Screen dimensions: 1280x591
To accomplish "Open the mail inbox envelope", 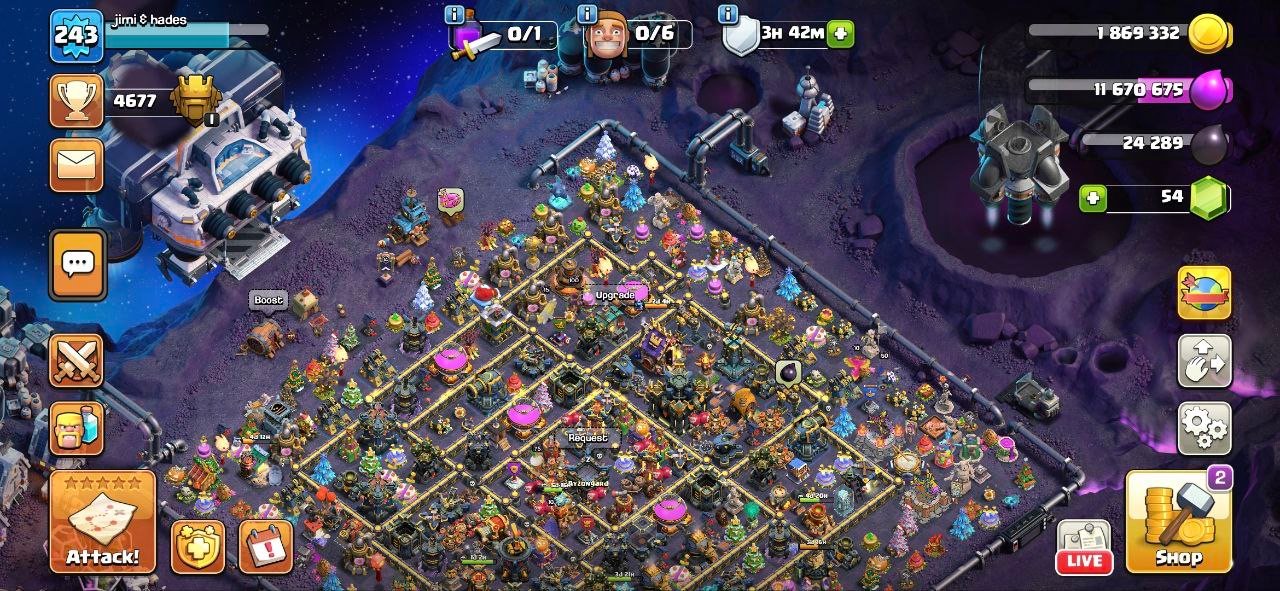I will (x=77, y=165).
